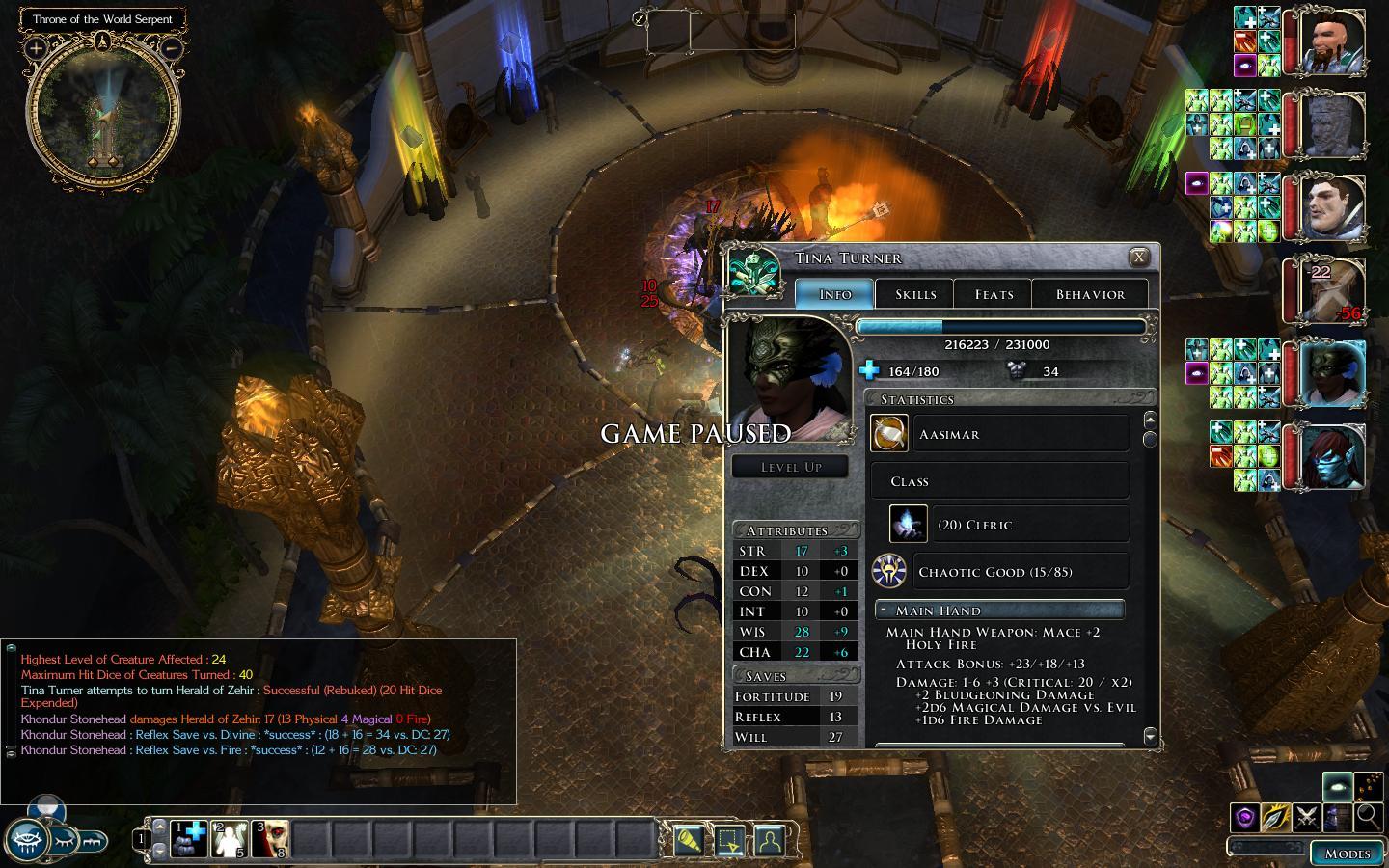
Task: Step up the quickbar row number
Action: [x=159, y=826]
